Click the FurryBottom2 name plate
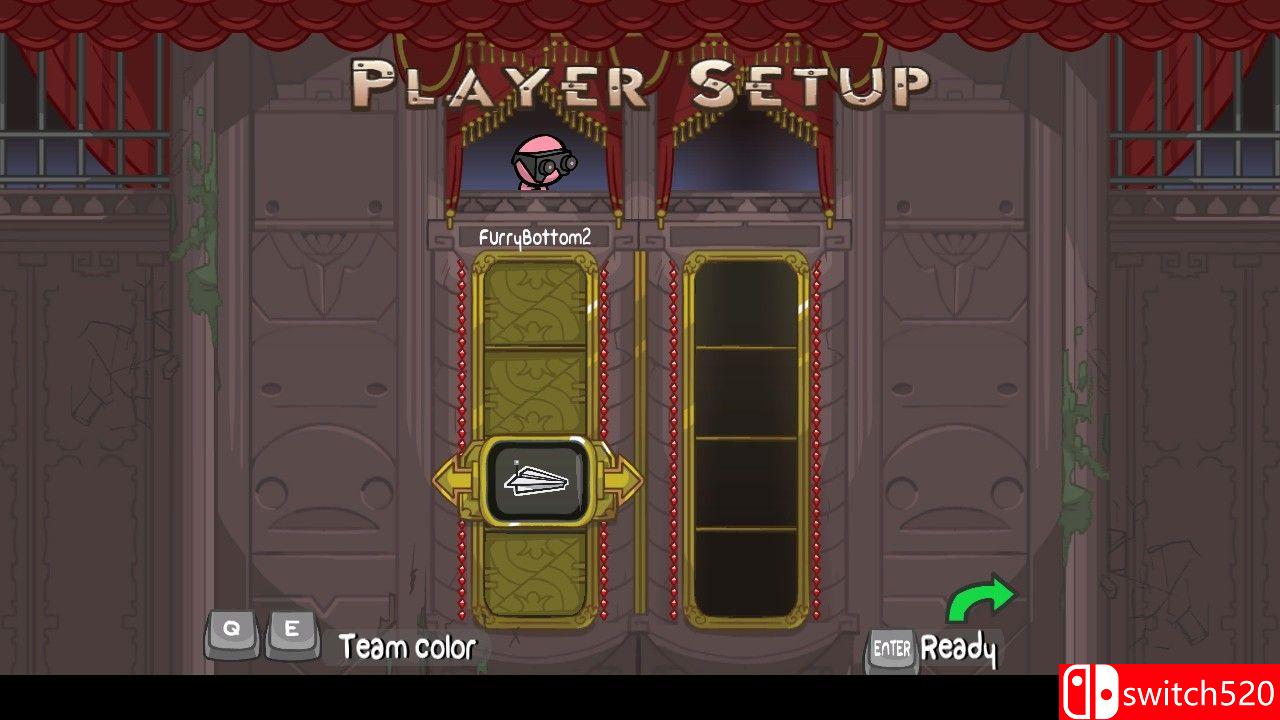The height and width of the screenshot is (720, 1280). pyautogui.click(x=538, y=238)
